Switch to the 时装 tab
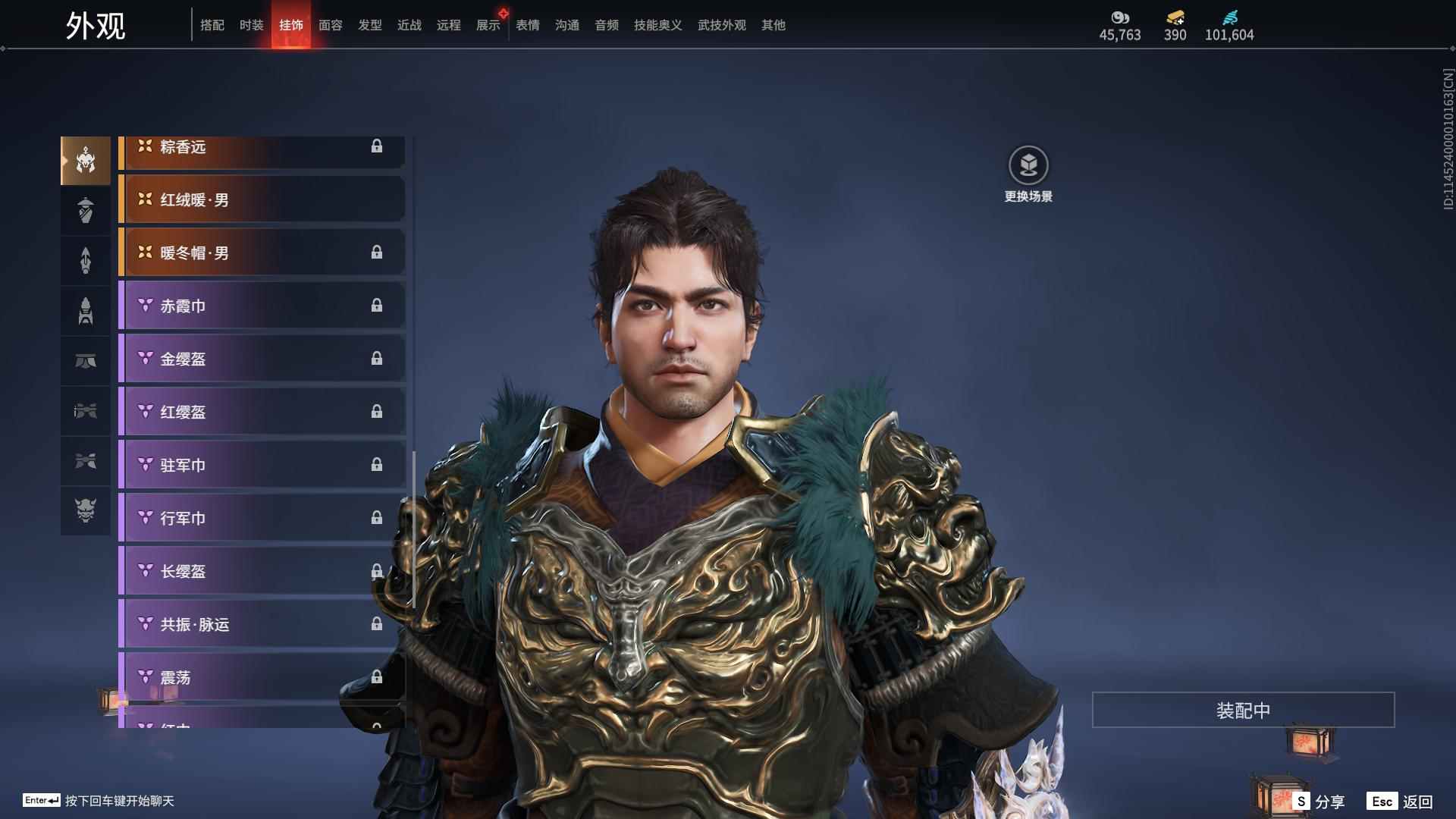 pos(251,25)
